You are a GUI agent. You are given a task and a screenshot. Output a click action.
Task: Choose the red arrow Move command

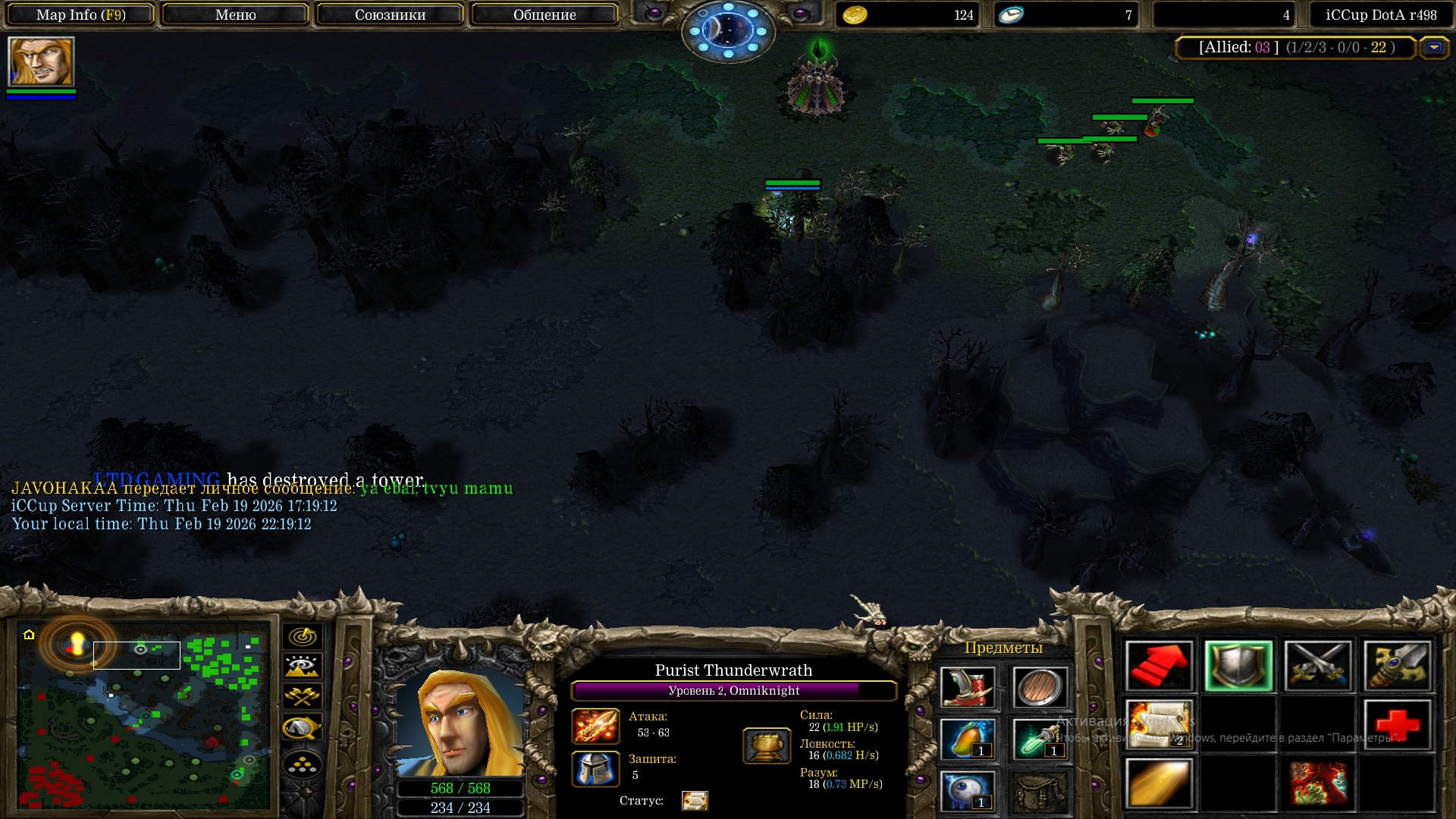(1159, 667)
